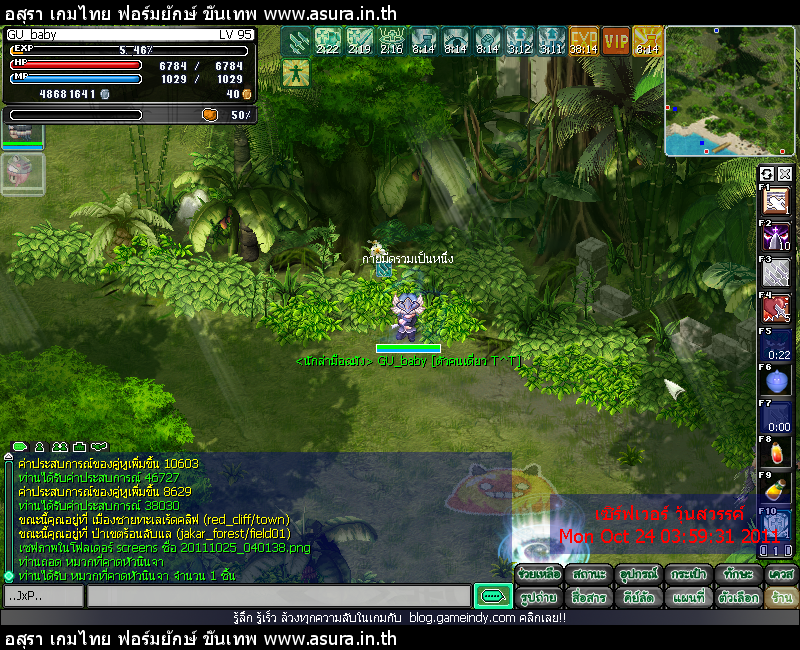Use the F9 yellow potion slot
Image resolution: width=800 pixels, height=650 pixels.
(x=777, y=489)
